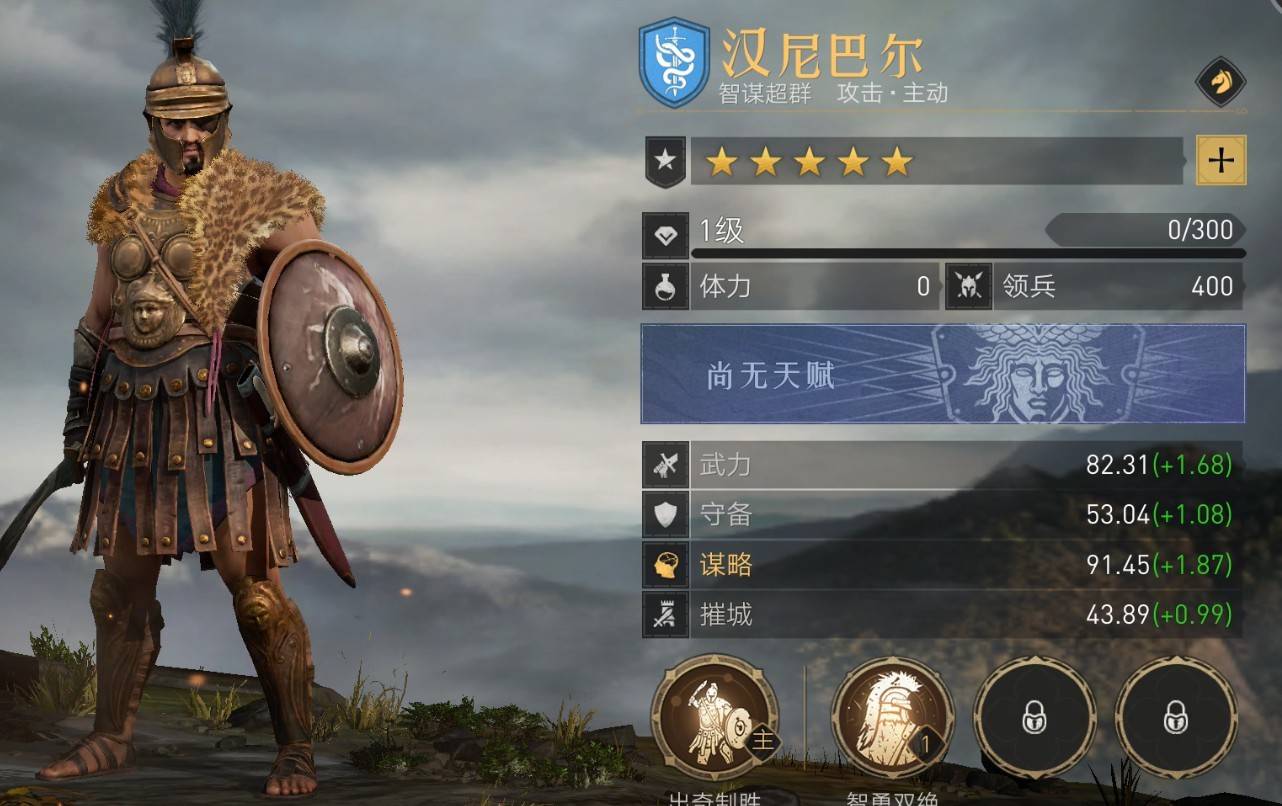Select the highlighted 谋略 stat row

(942, 565)
